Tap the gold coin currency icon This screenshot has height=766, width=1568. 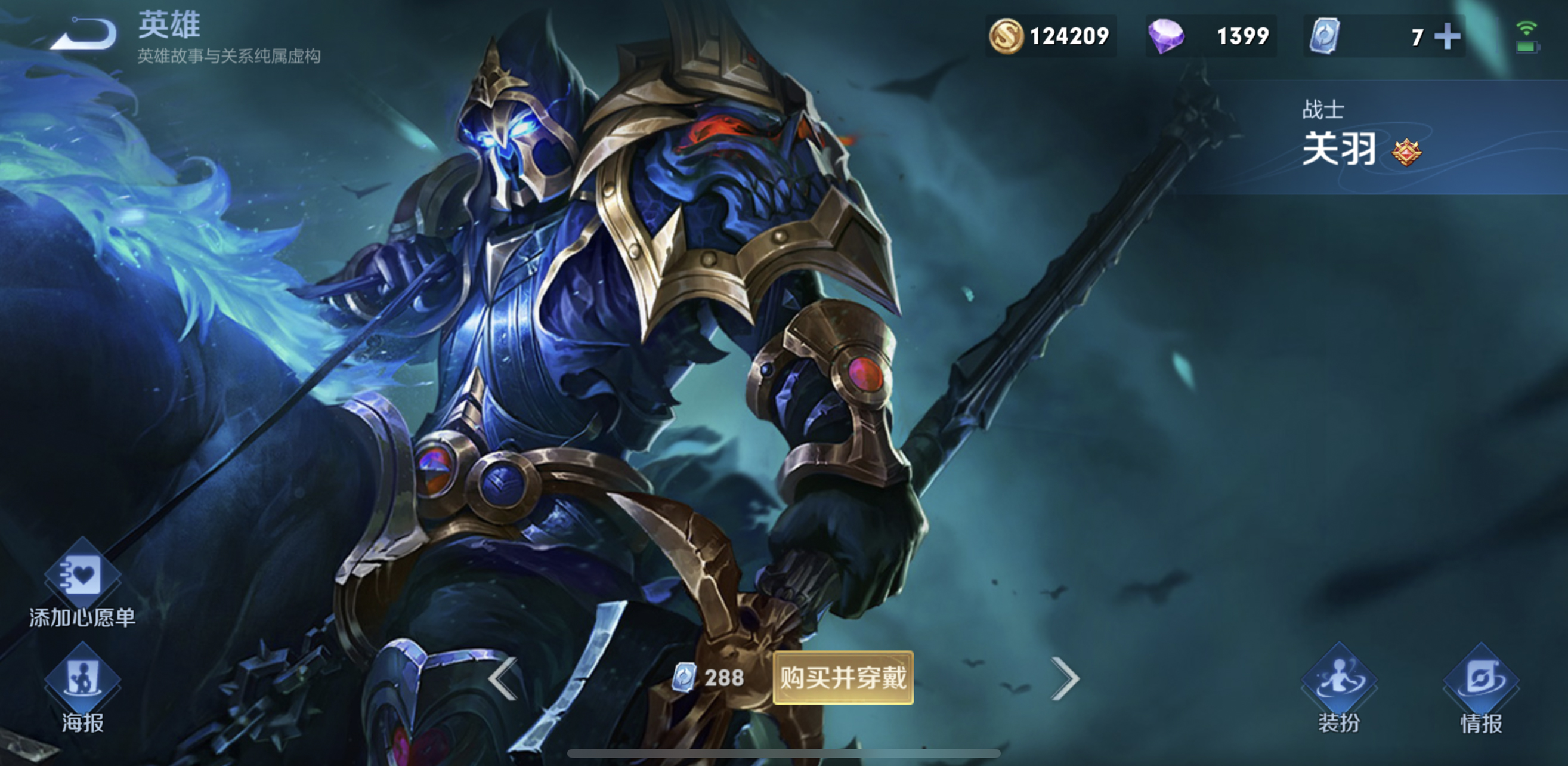tap(1006, 36)
